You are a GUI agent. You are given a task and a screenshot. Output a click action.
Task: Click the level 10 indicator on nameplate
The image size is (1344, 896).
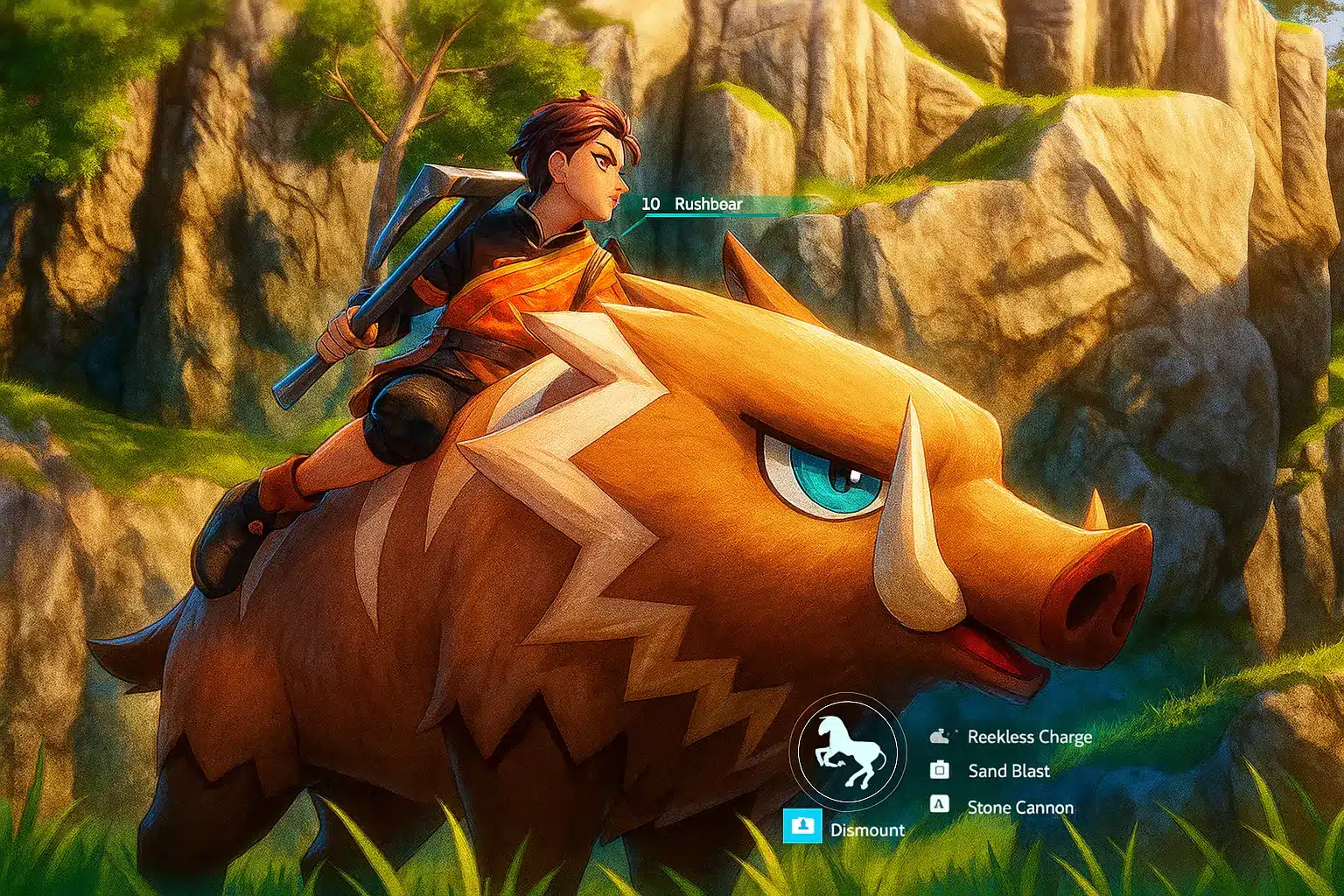pyautogui.click(x=649, y=204)
